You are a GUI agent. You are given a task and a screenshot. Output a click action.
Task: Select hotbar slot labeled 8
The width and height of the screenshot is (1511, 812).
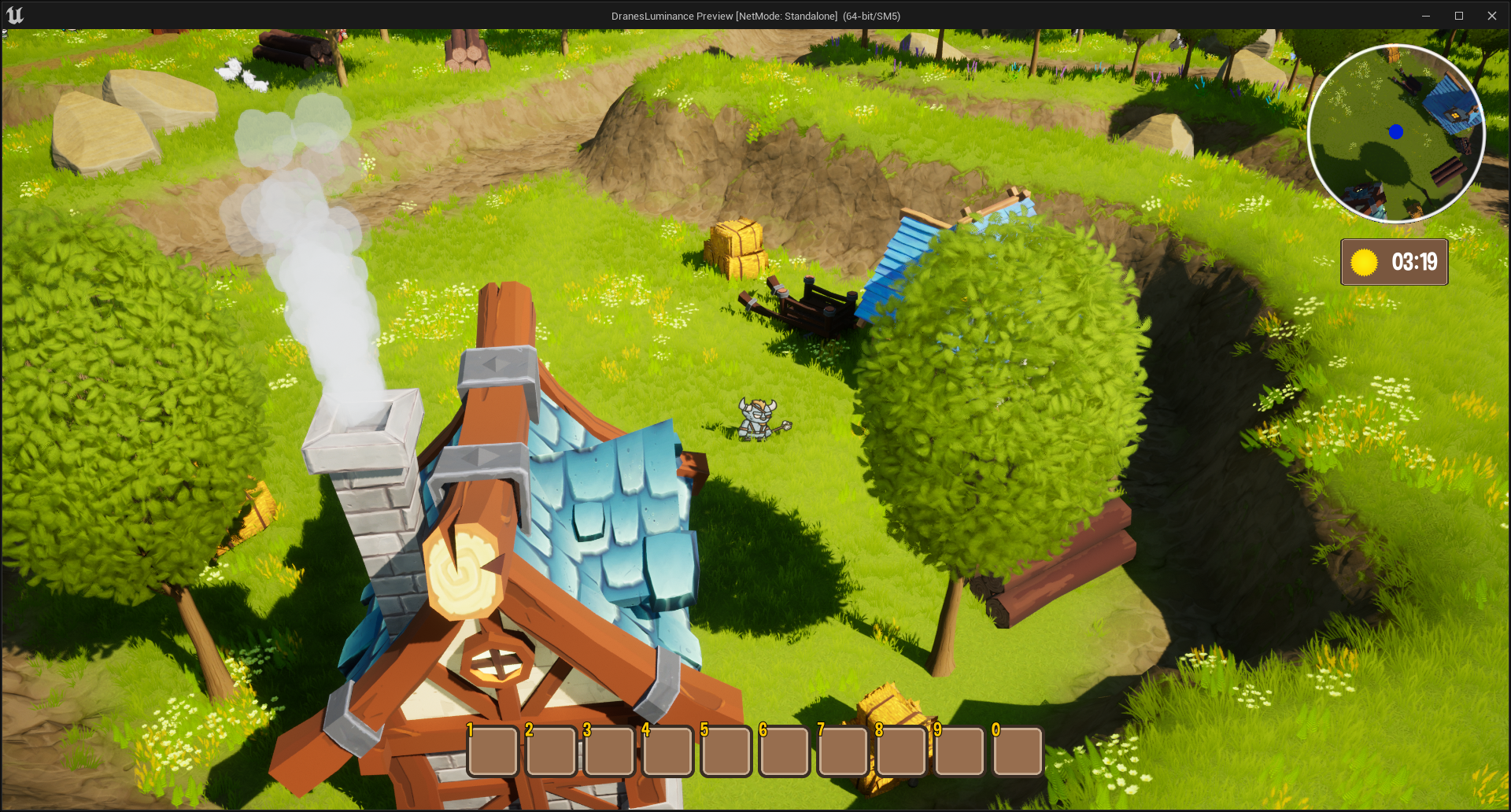(901, 751)
